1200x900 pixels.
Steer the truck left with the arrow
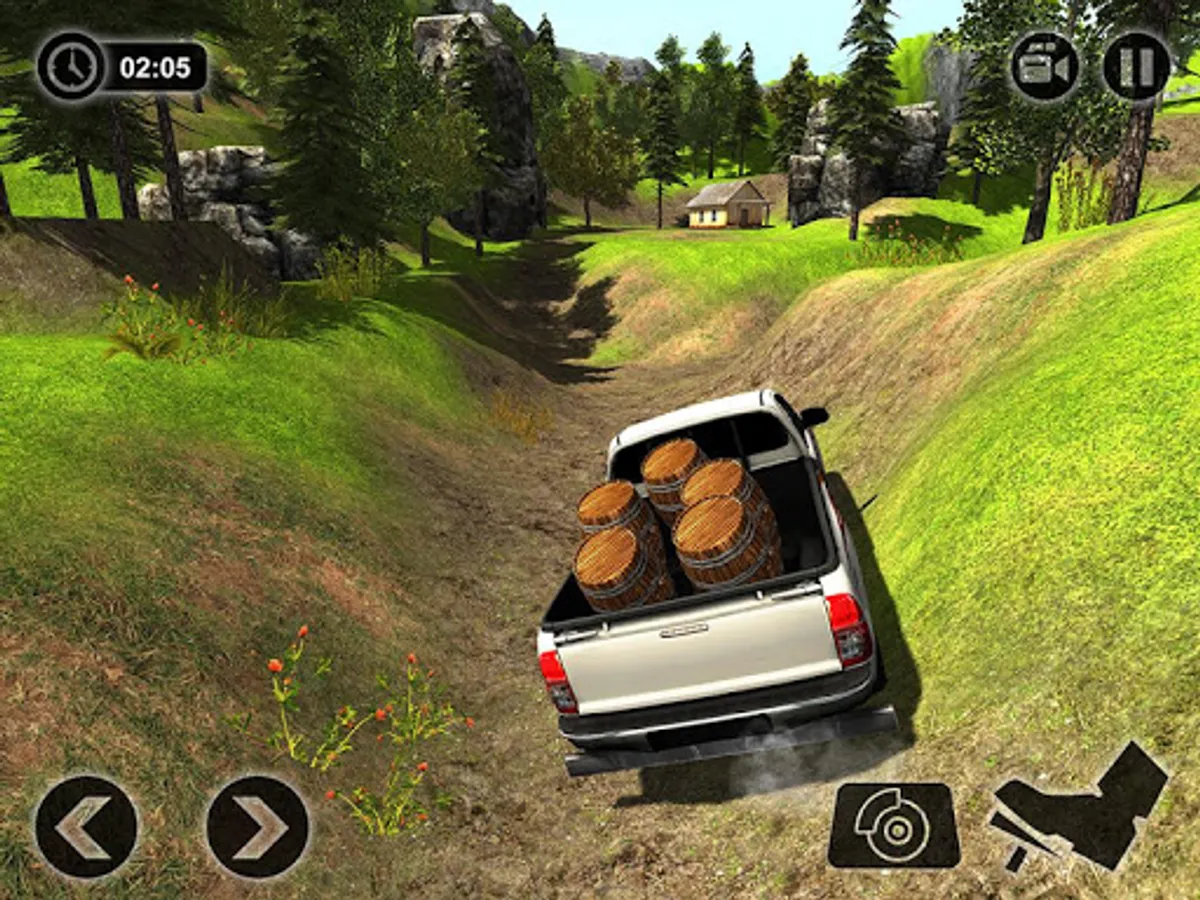(x=86, y=827)
